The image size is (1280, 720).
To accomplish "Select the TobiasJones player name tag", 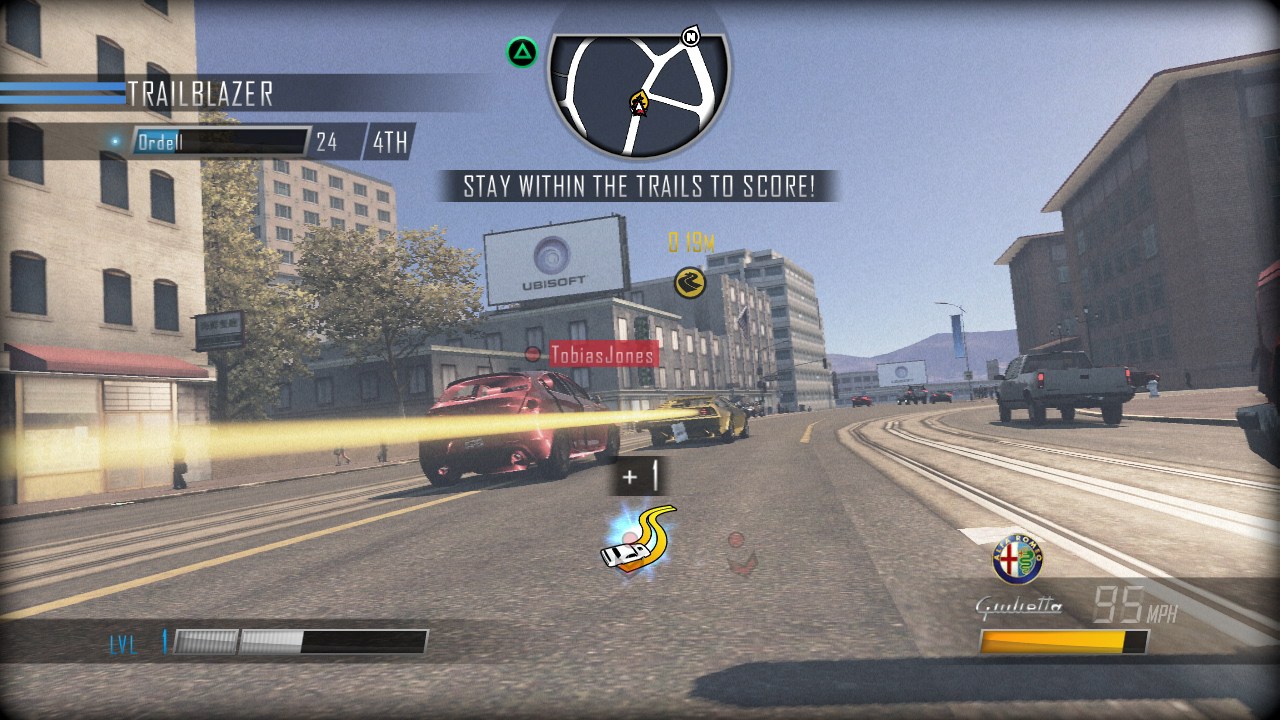I will coord(603,354).
